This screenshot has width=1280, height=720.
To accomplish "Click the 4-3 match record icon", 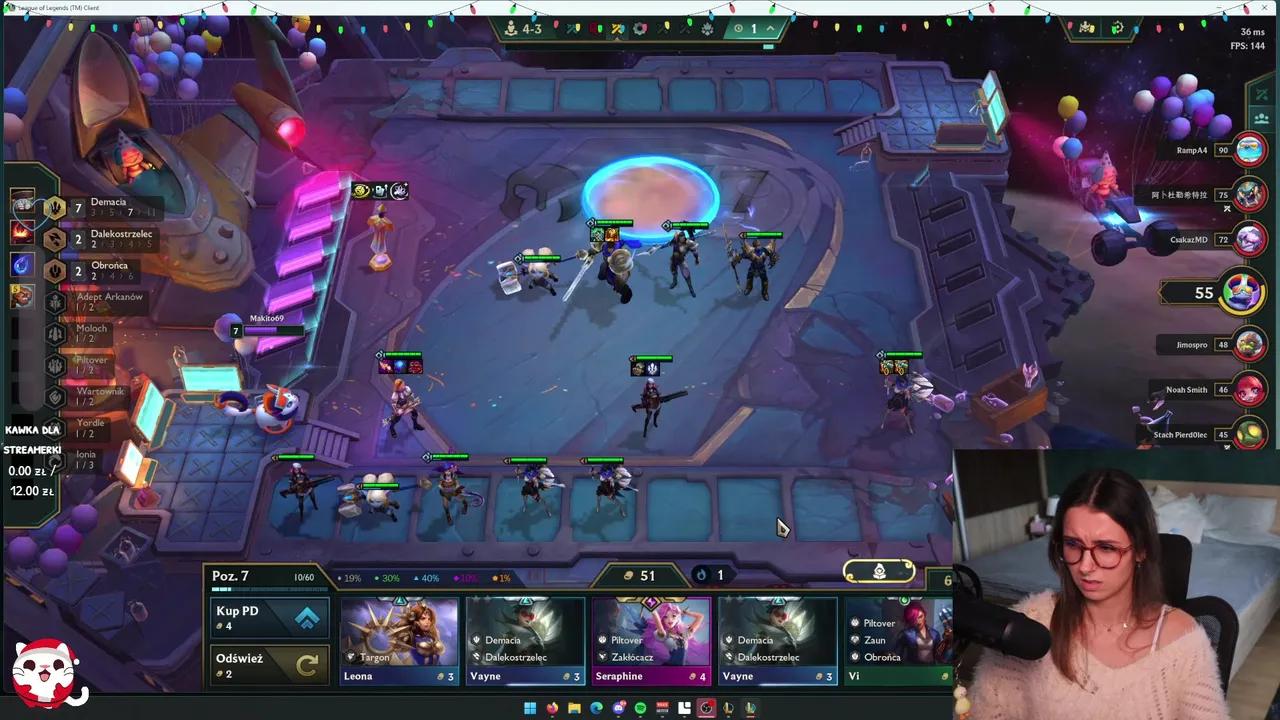I will (x=516, y=29).
